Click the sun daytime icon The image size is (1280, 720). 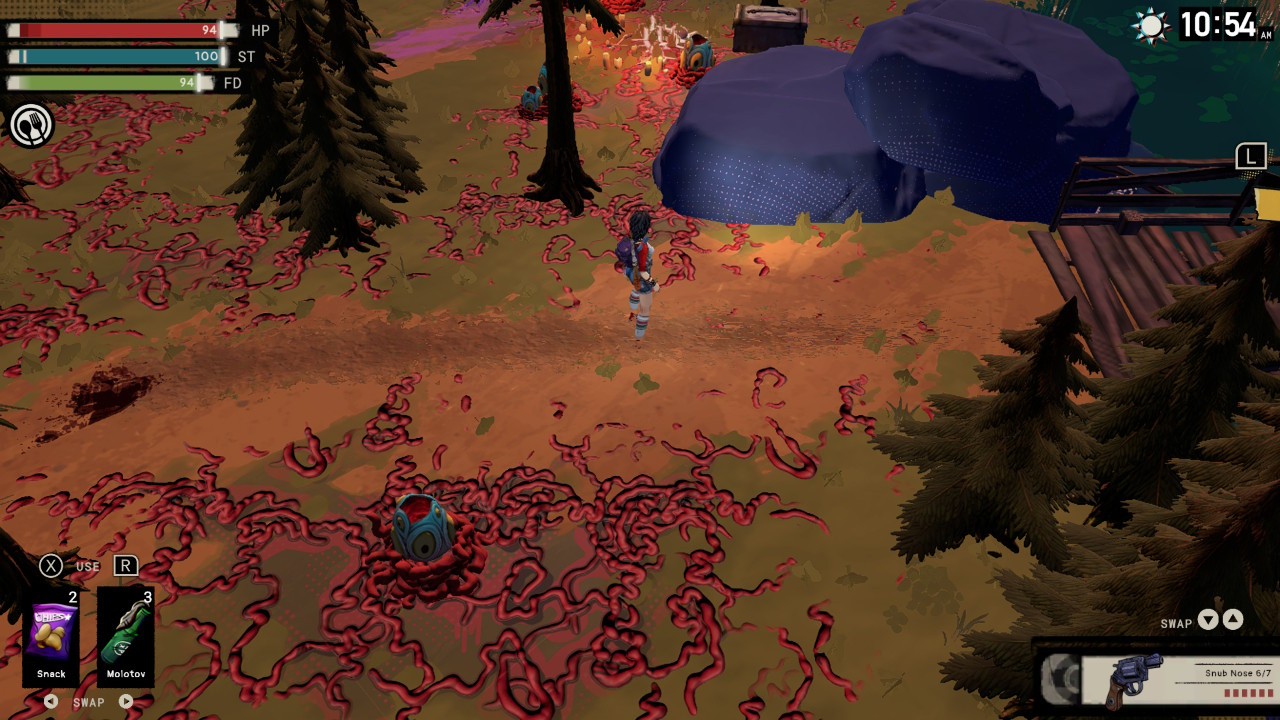click(x=1152, y=26)
